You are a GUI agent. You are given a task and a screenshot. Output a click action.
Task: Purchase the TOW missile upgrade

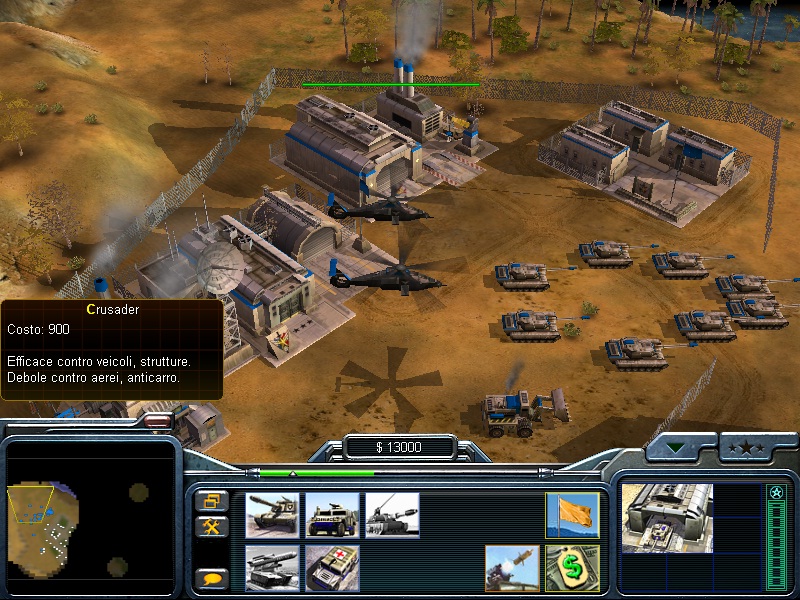pos(512,568)
